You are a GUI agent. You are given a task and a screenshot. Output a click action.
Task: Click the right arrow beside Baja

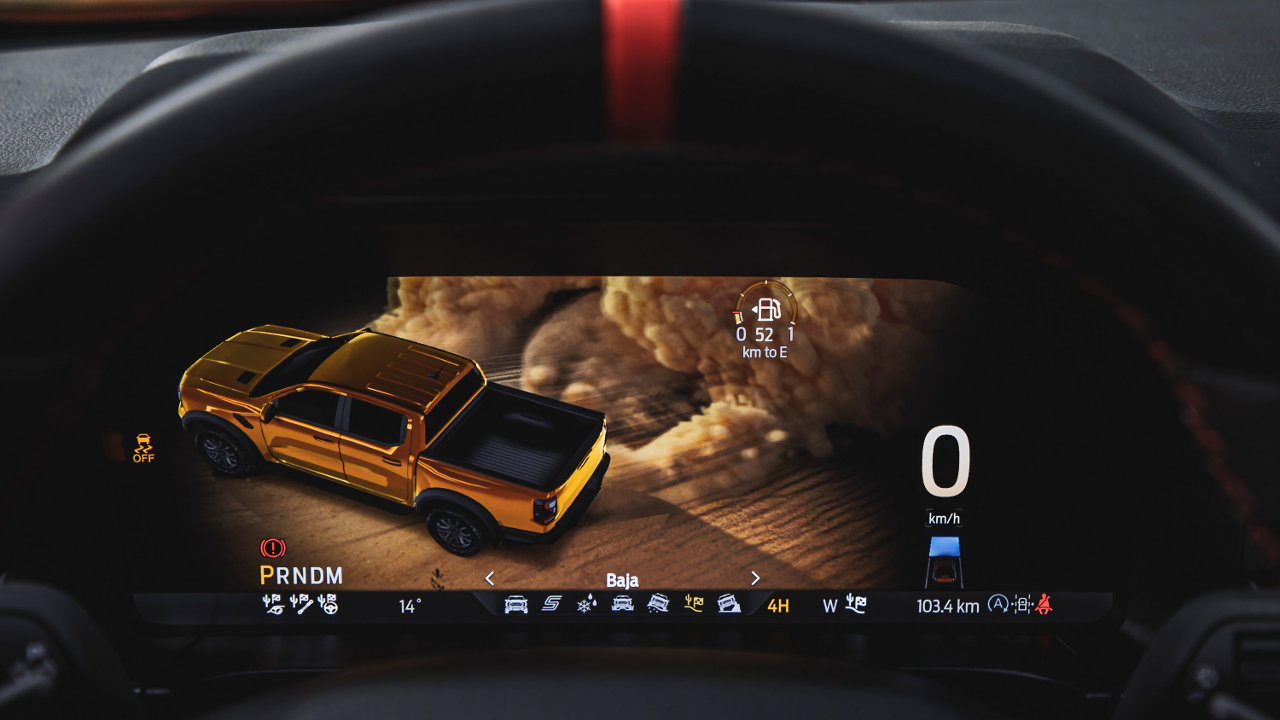click(755, 578)
